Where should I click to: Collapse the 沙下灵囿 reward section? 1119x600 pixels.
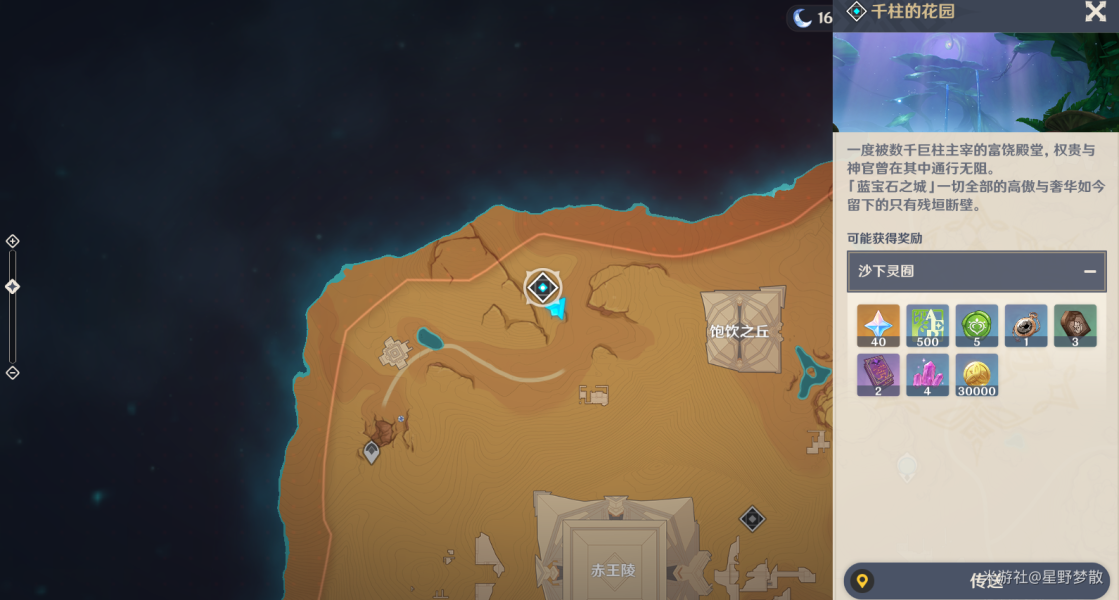[1089, 271]
